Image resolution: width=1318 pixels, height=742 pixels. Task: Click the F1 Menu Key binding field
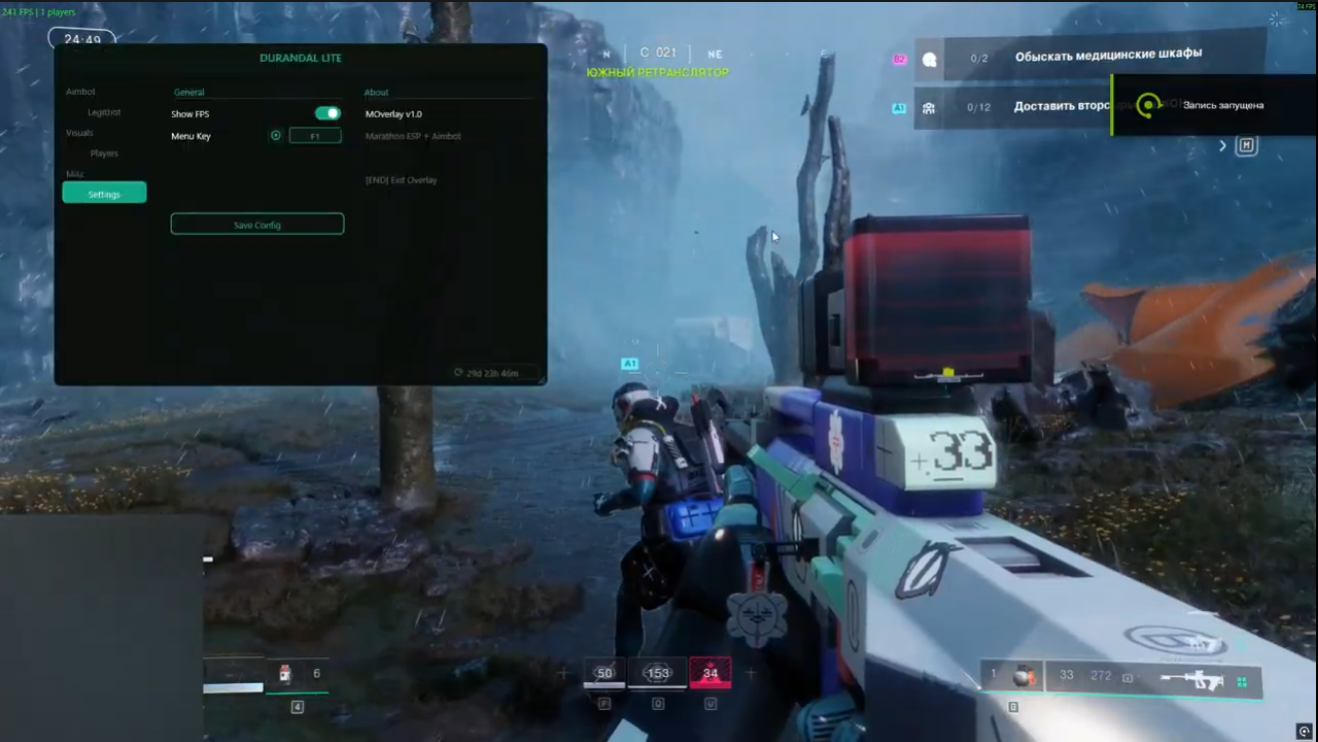[315, 136]
